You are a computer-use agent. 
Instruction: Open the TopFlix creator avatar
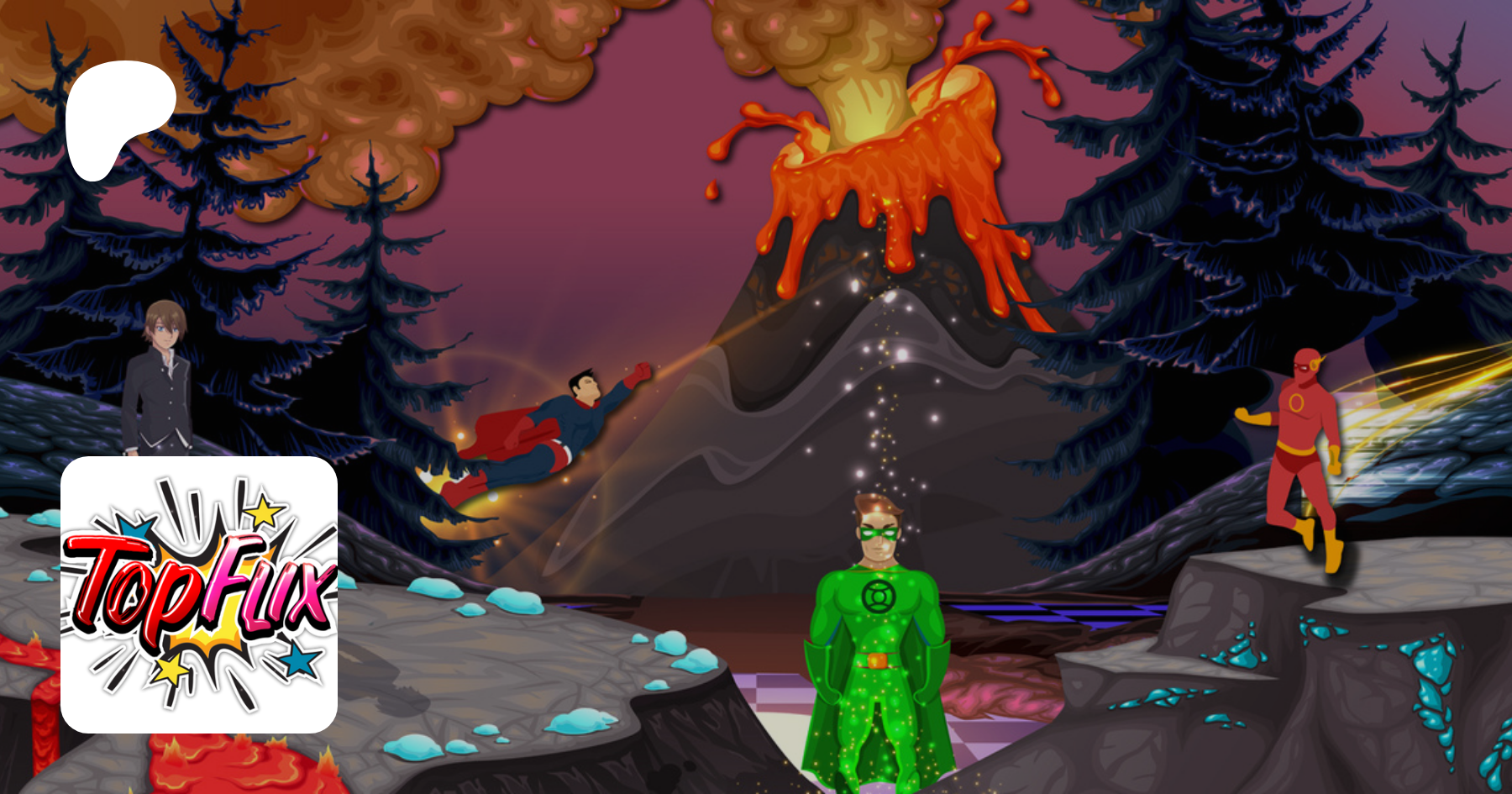point(199,594)
